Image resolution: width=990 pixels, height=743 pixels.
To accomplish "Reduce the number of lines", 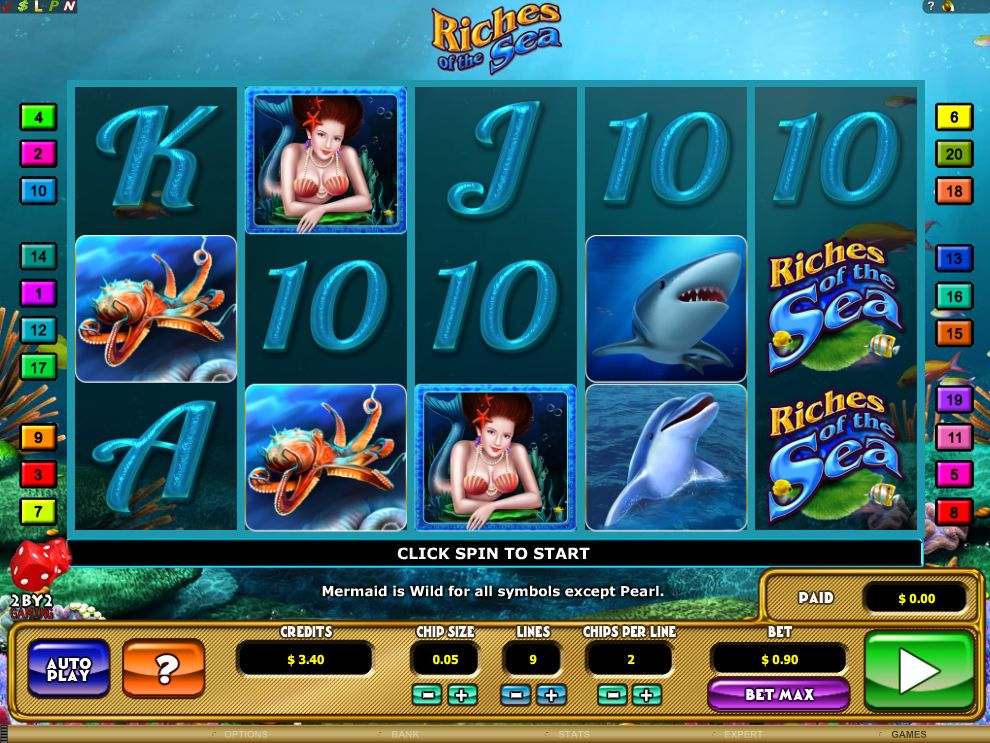I will tap(516, 694).
